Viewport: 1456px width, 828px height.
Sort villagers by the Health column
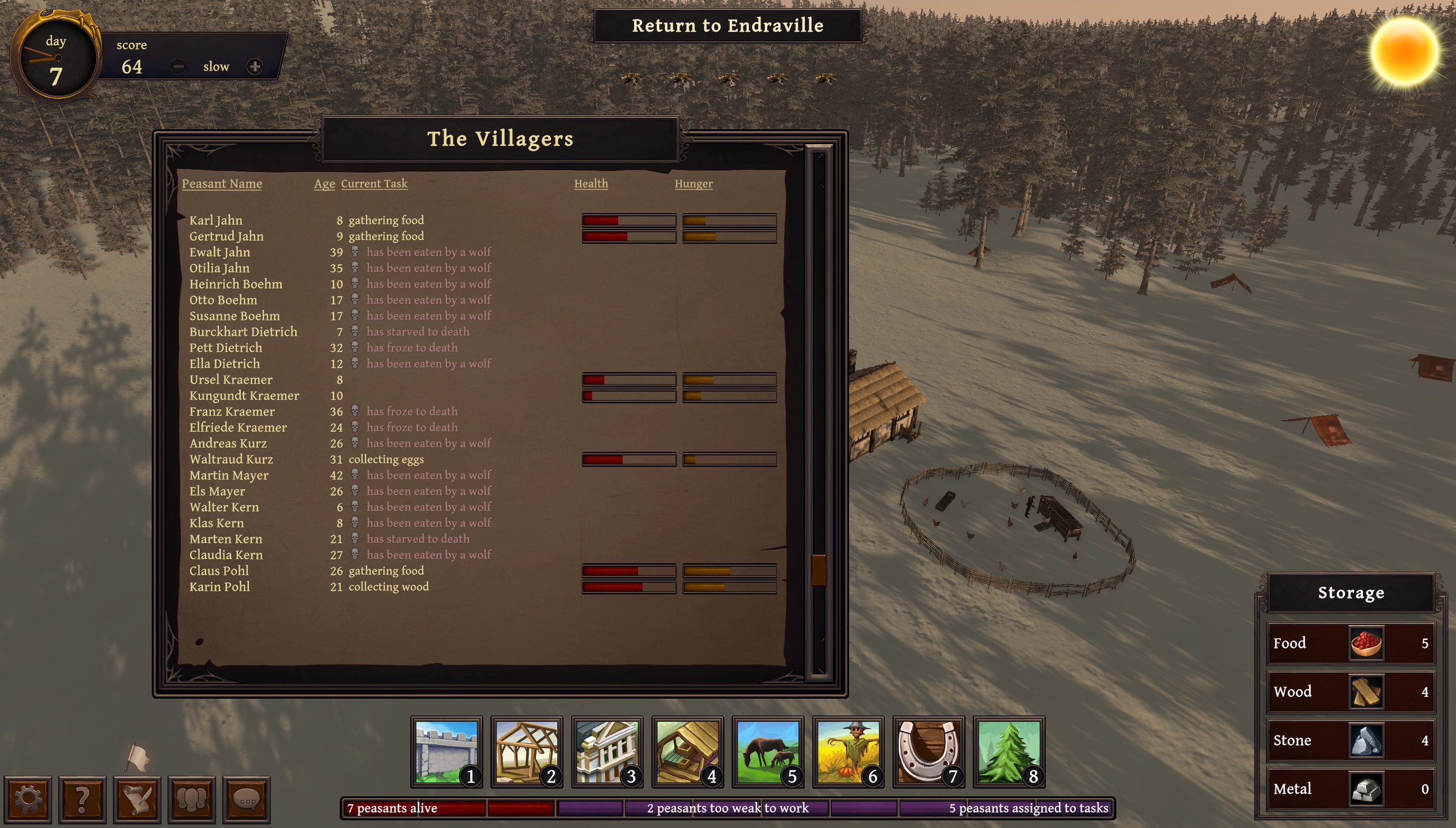click(x=591, y=183)
